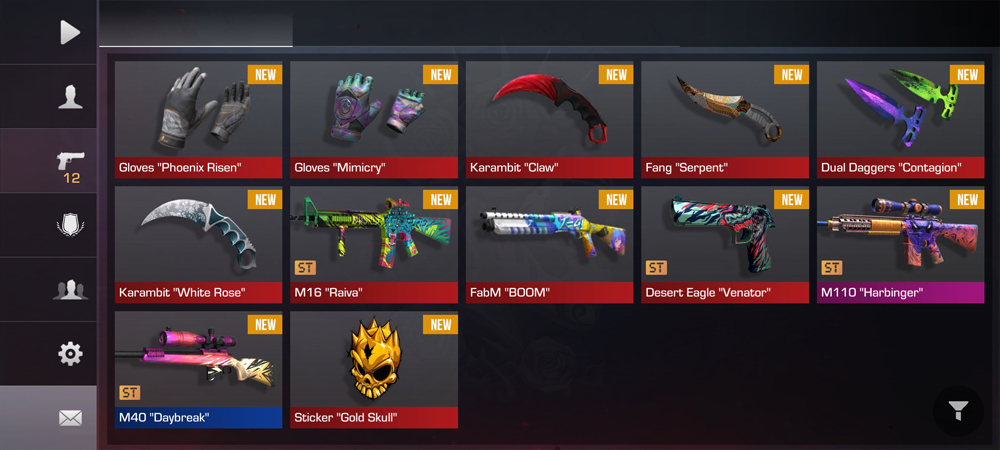Screen dimensions: 1000x450
Task: Open the clan shield section
Action: [x=69, y=226]
